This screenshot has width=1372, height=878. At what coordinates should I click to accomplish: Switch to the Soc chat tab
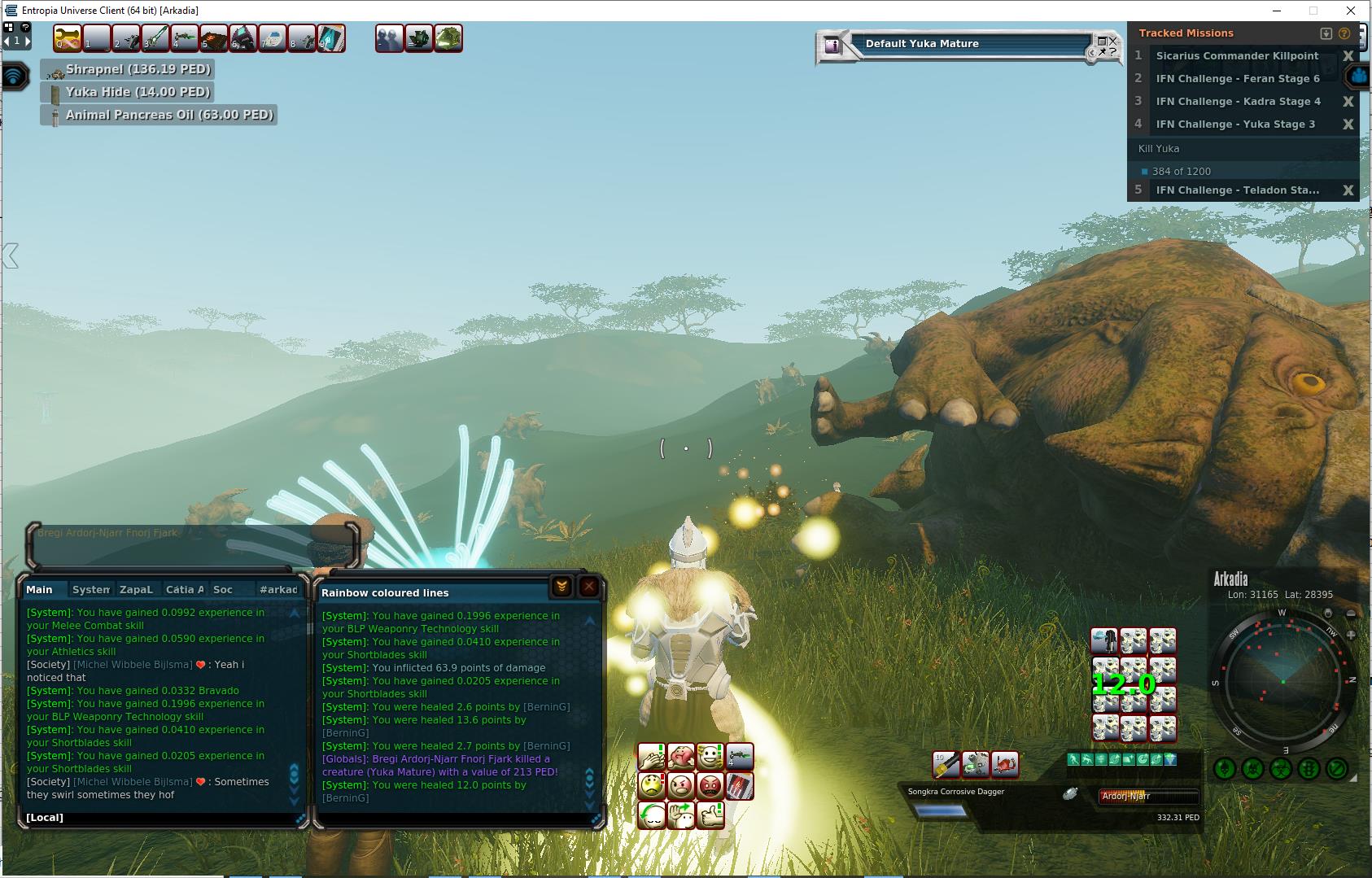click(x=223, y=590)
